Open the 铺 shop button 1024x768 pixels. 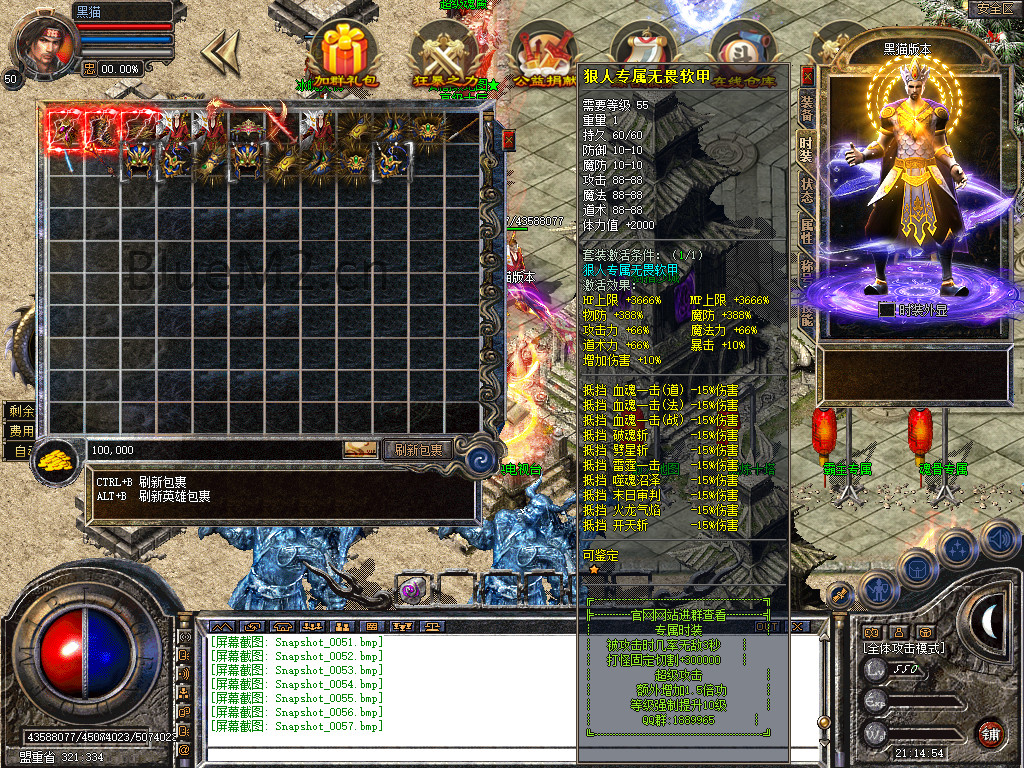coord(990,733)
